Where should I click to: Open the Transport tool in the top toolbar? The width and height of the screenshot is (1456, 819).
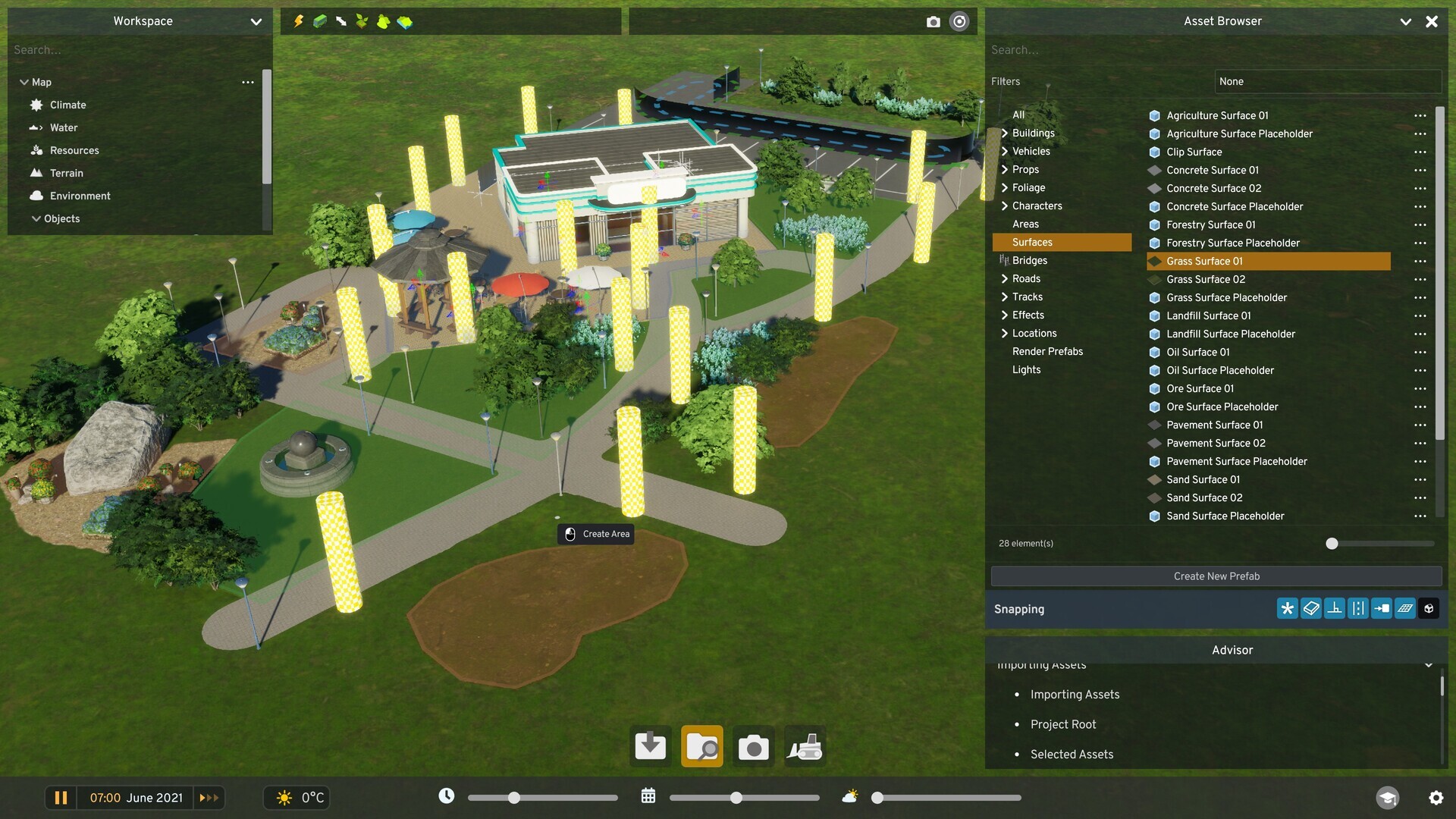click(318, 21)
